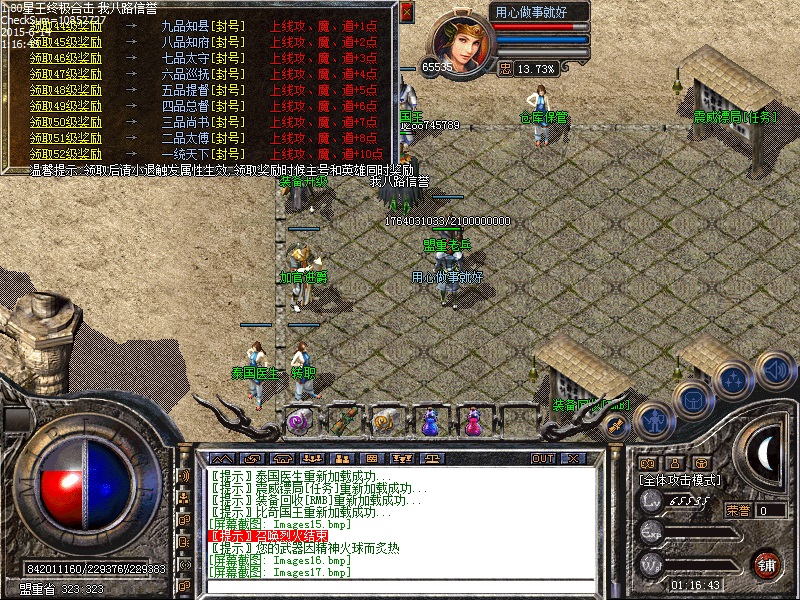Open the bag inventory round button
Viewport: 800px width, 600px height.
pyautogui.click(x=691, y=399)
